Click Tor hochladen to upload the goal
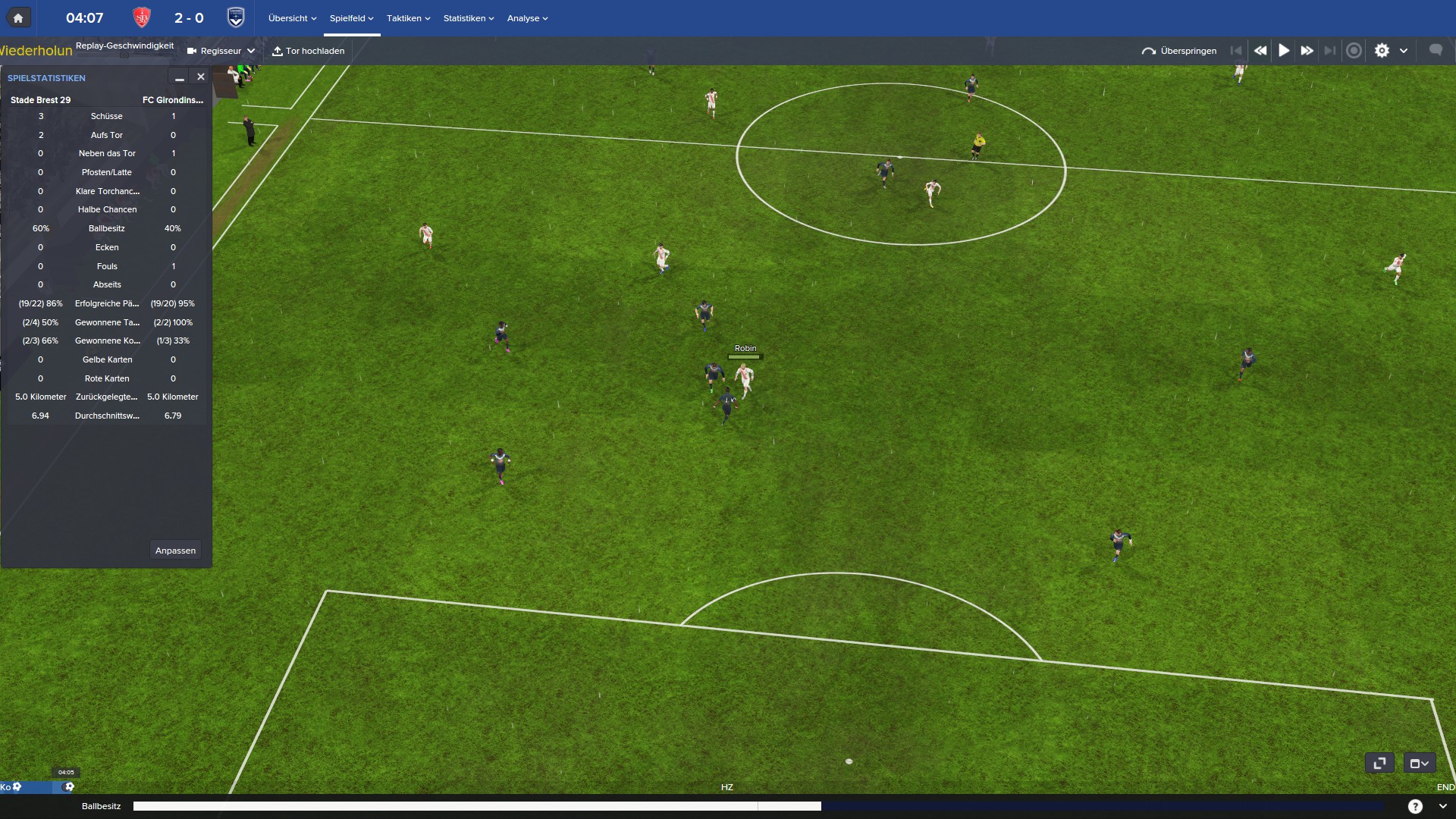1456x819 pixels. coord(309,51)
